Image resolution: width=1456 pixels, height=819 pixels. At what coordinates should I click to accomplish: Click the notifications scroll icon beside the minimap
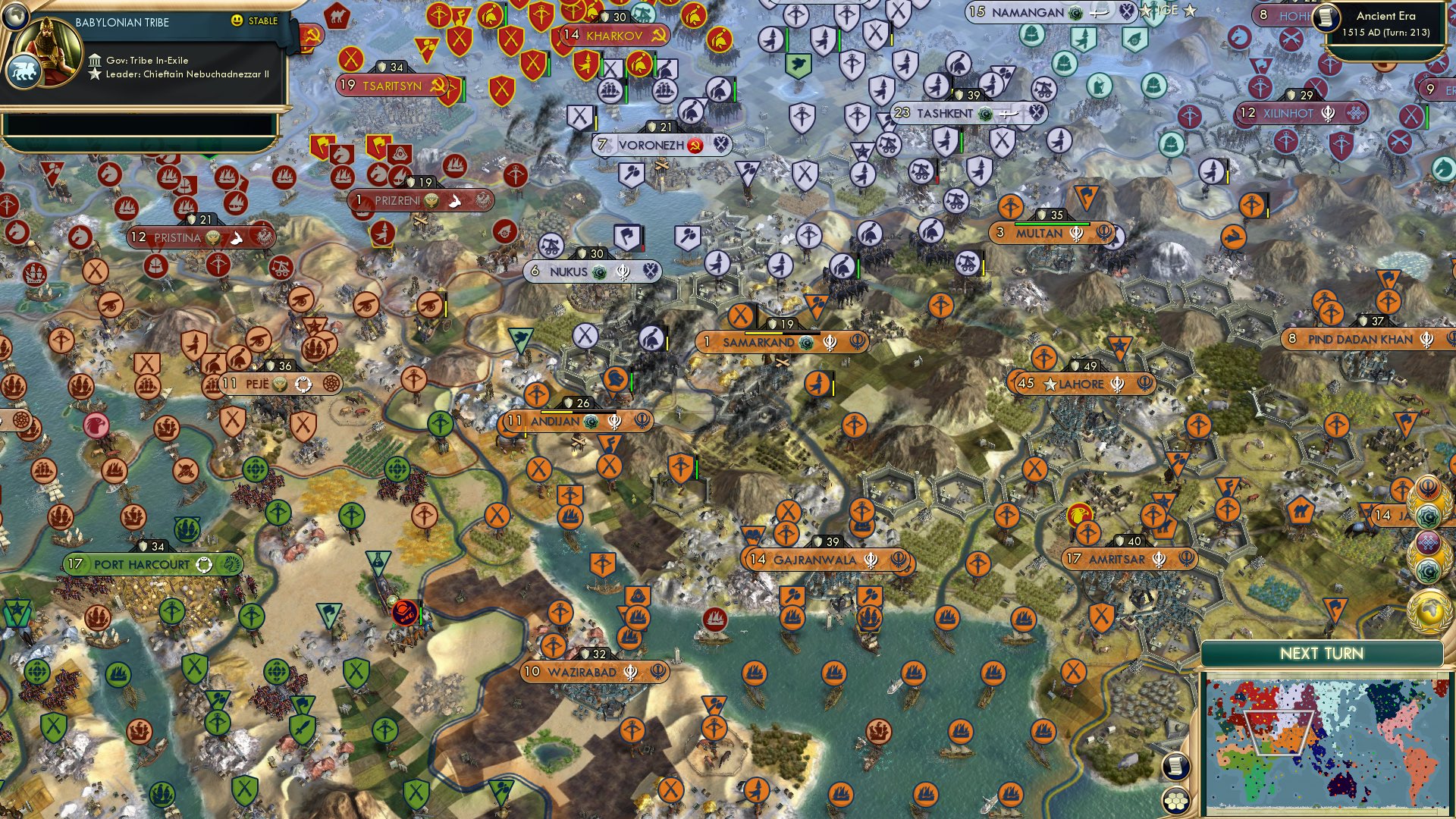click(1176, 765)
